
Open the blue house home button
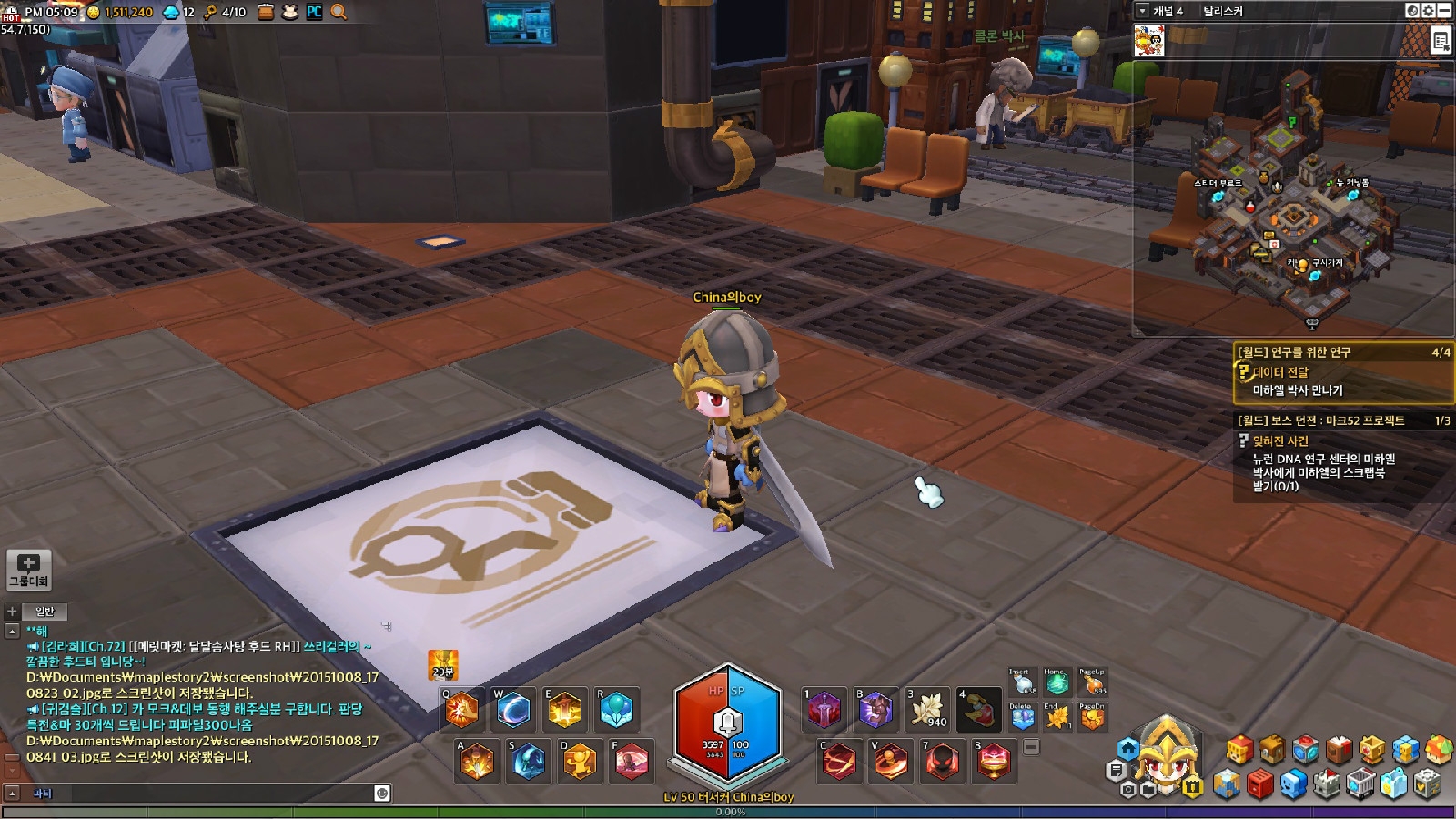click(1128, 748)
